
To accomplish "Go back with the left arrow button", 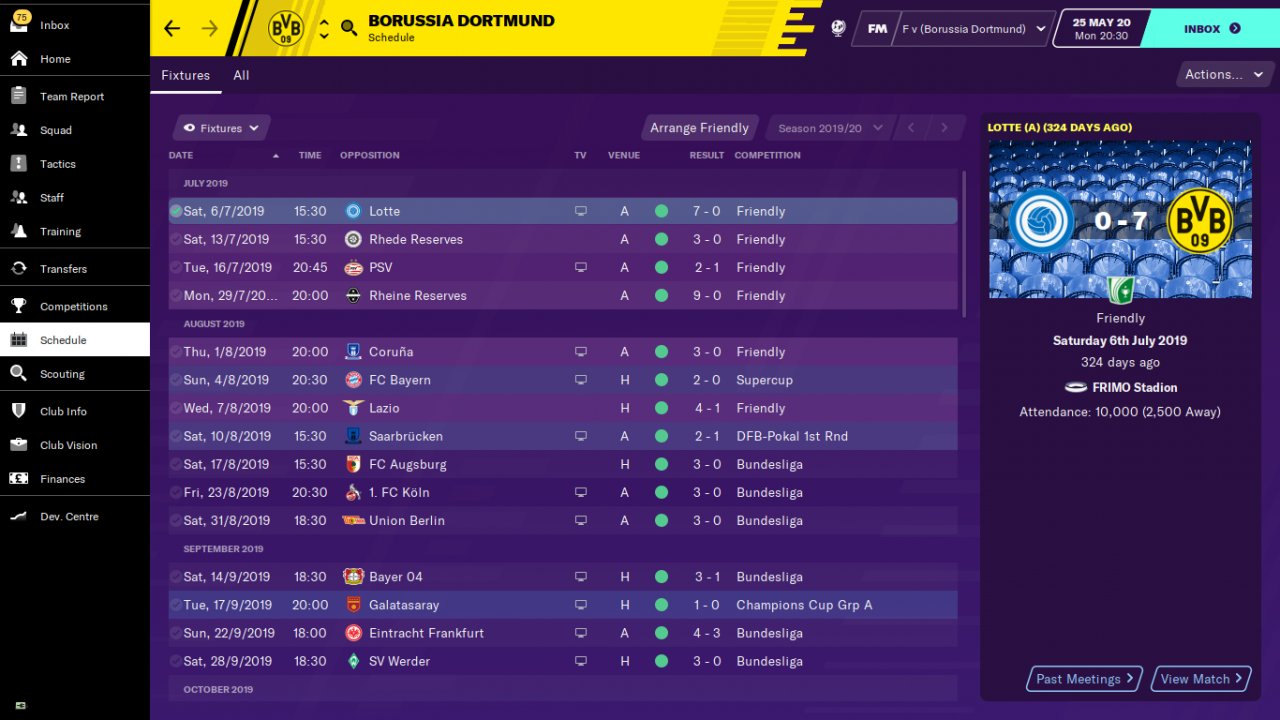I will [172, 28].
